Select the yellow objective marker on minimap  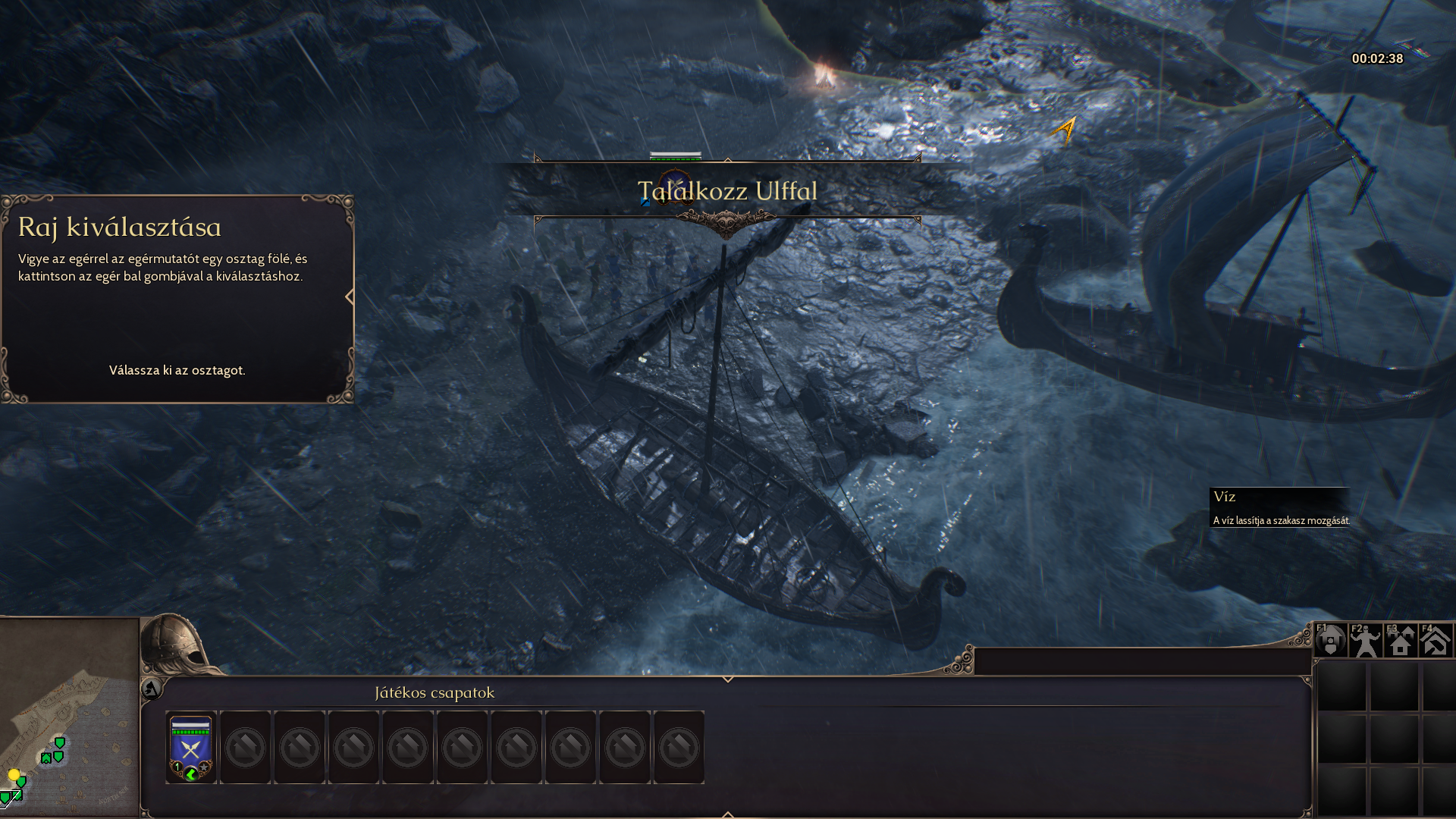click(14, 774)
